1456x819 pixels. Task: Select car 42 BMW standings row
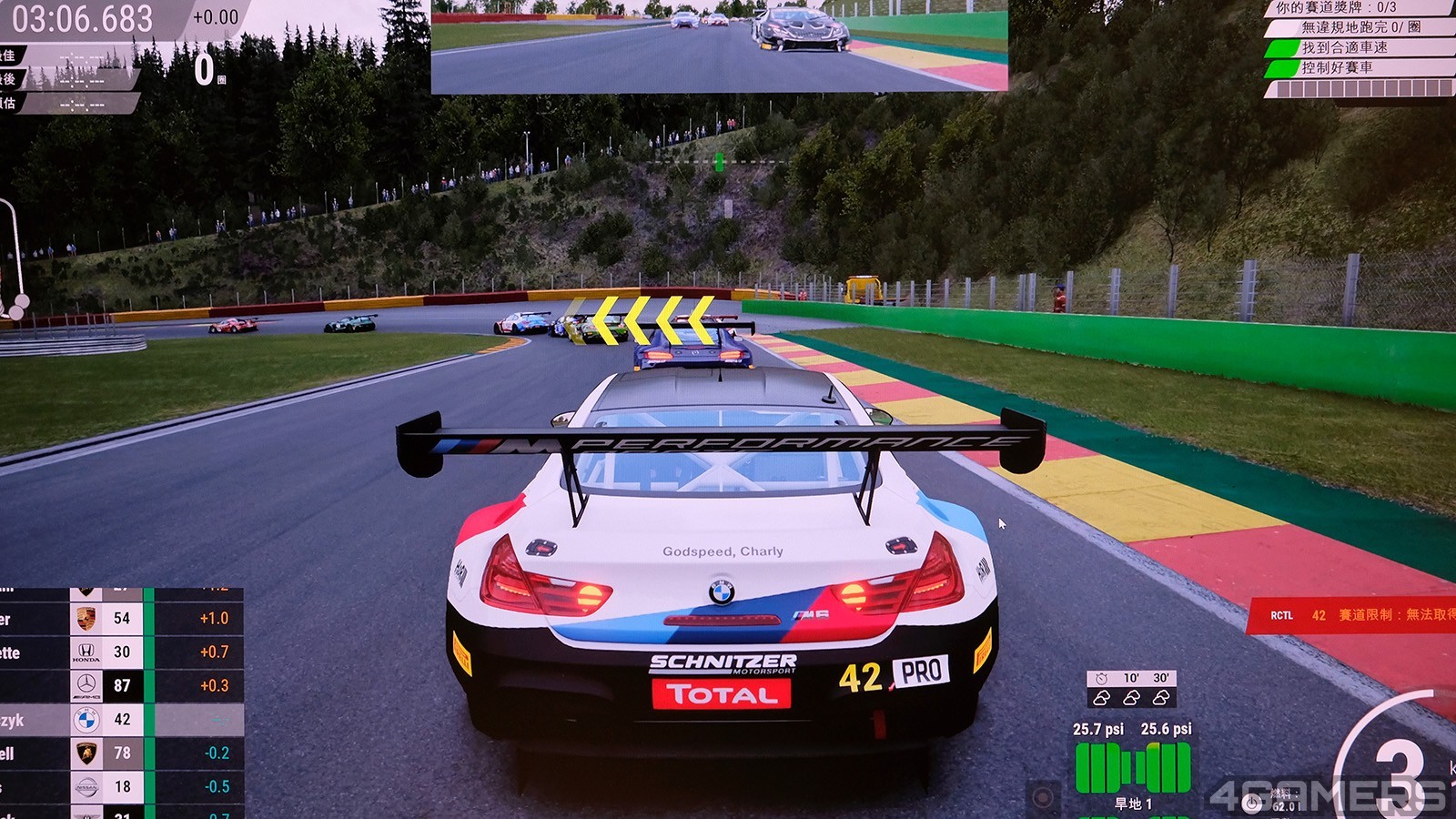[121, 720]
